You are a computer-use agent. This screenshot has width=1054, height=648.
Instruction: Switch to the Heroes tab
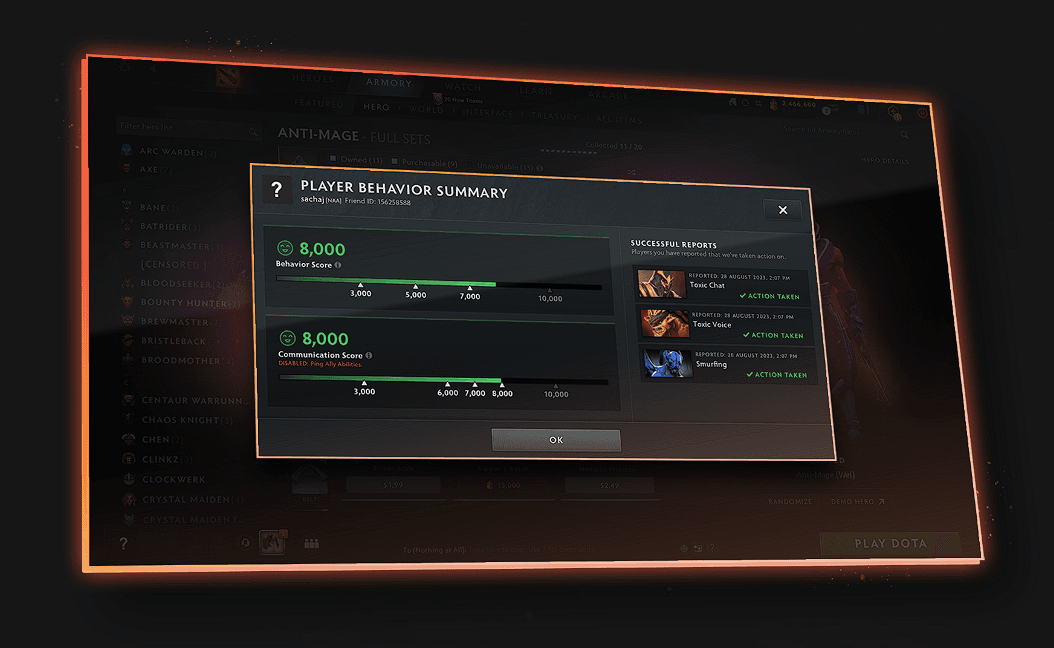(314, 79)
